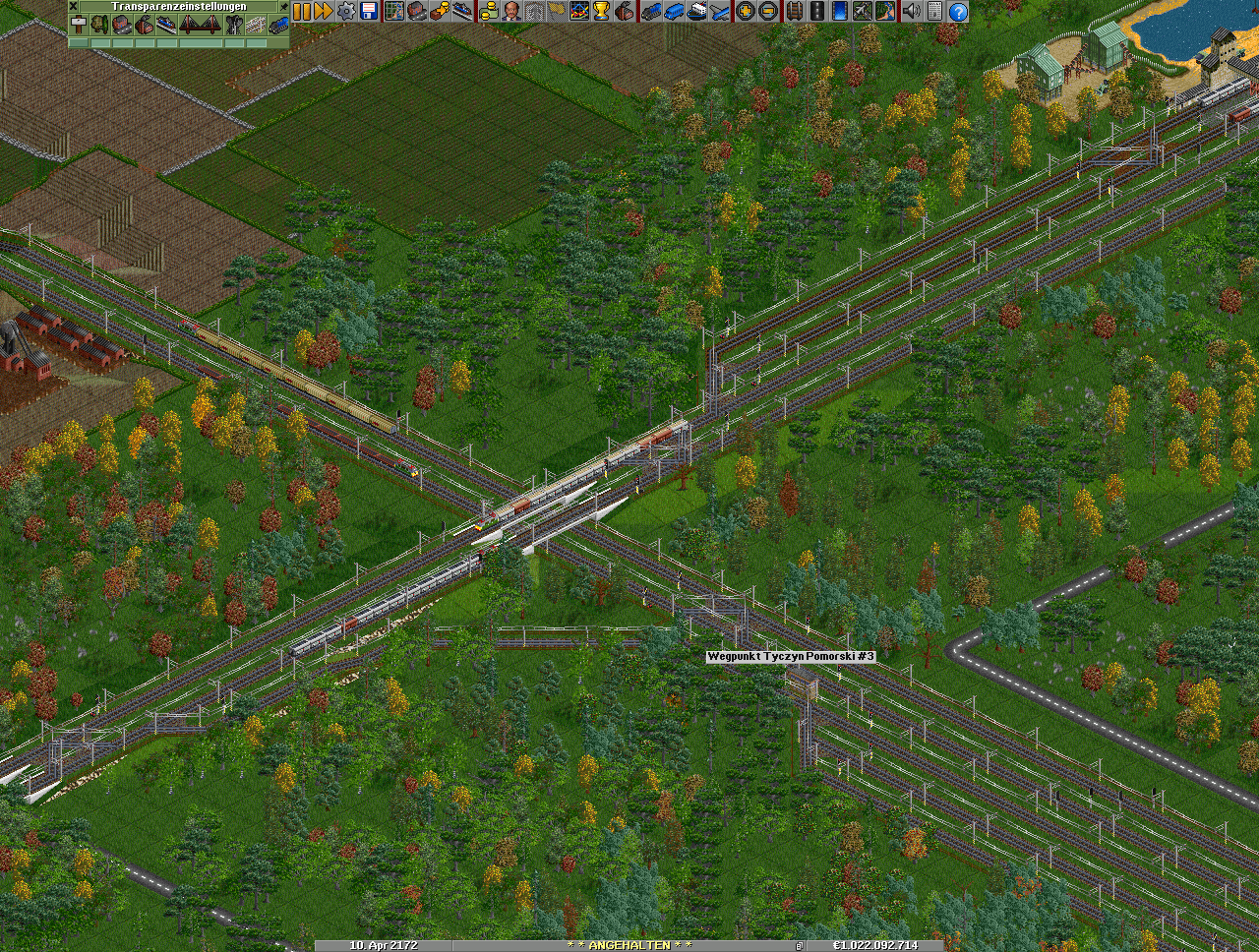Open the railway construction toolbar

pyautogui.click(x=793, y=11)
